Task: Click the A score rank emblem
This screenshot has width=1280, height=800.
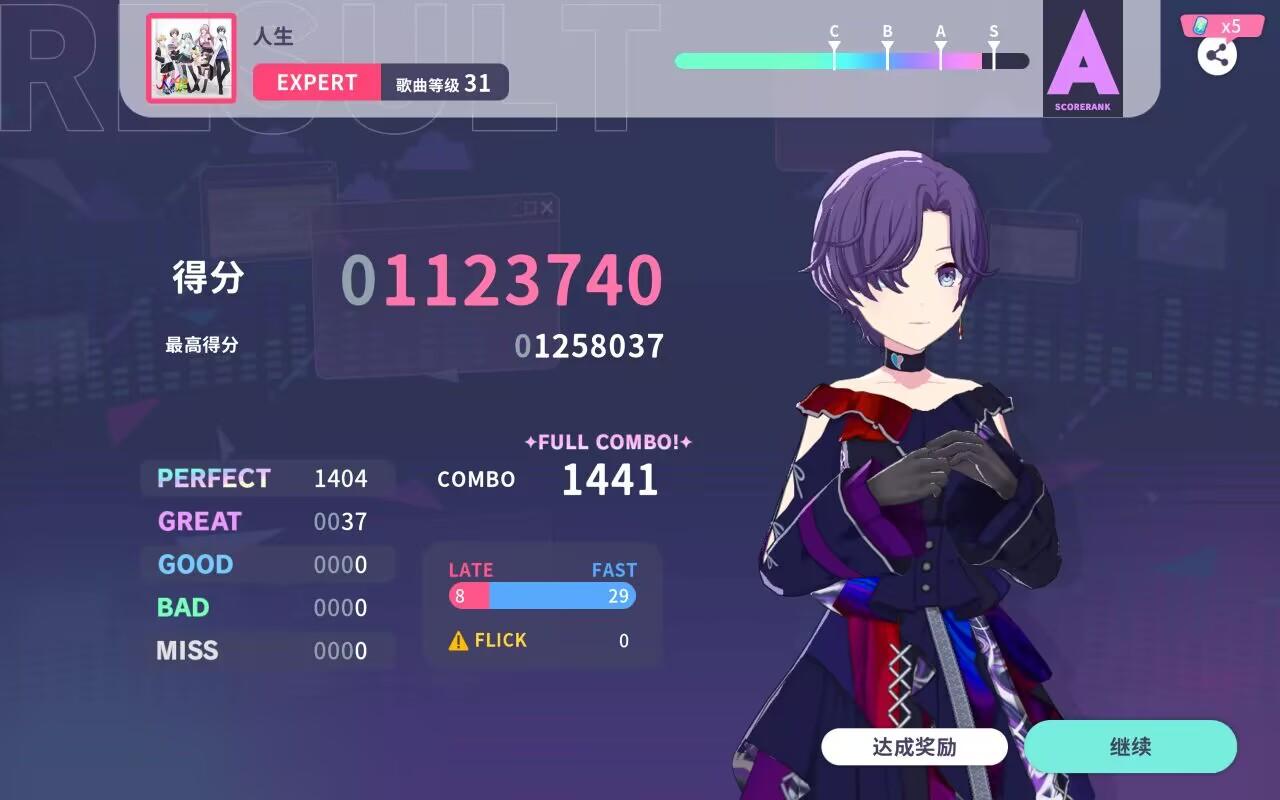Action: [x=1083, y=55]
